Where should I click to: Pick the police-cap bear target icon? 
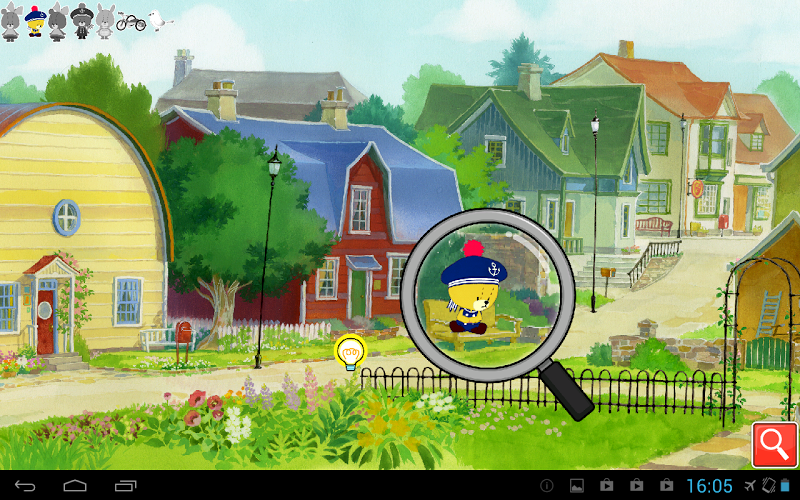click(x=82, y=21)
